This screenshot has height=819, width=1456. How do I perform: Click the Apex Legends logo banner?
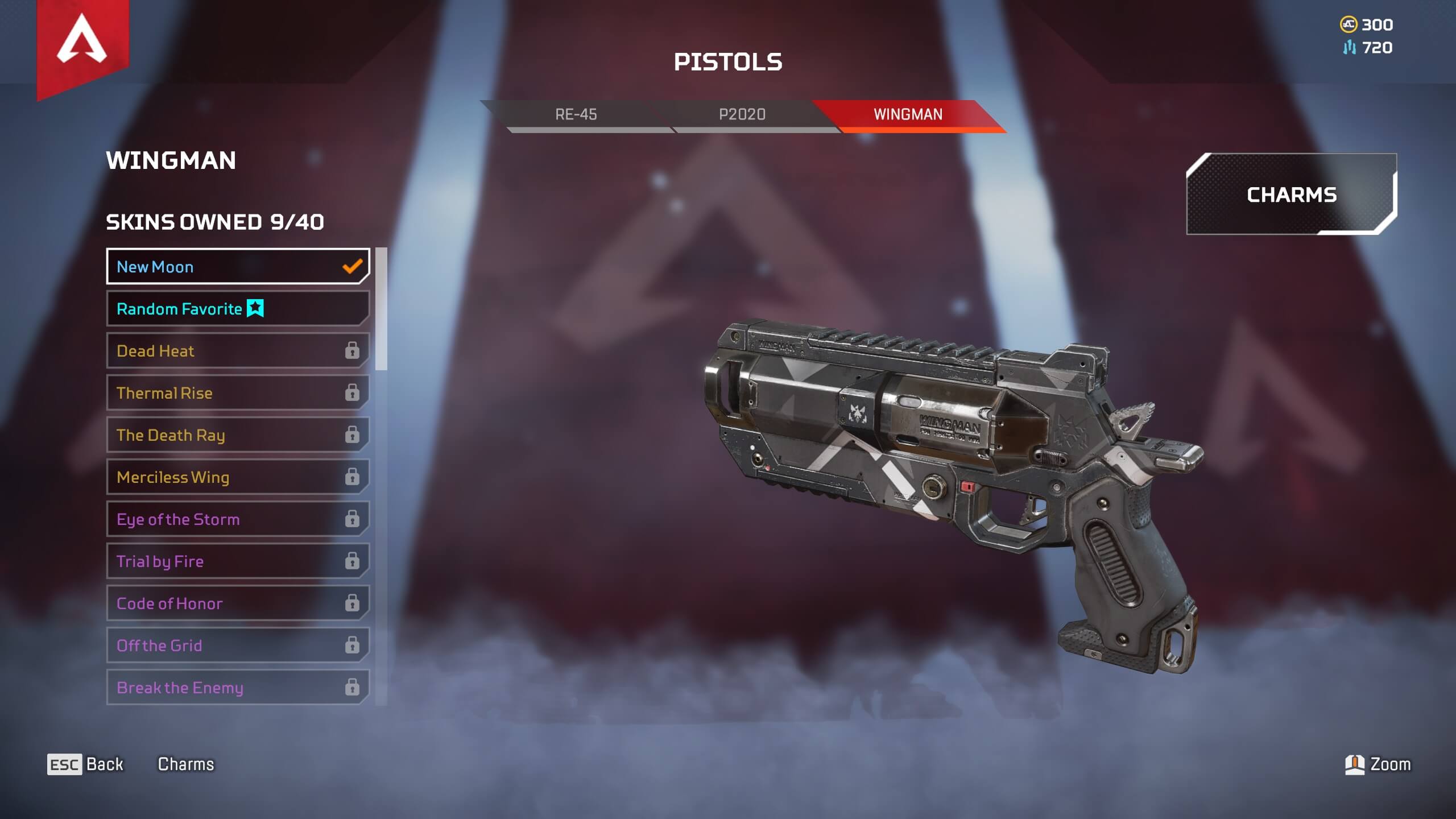coord(82,43)
